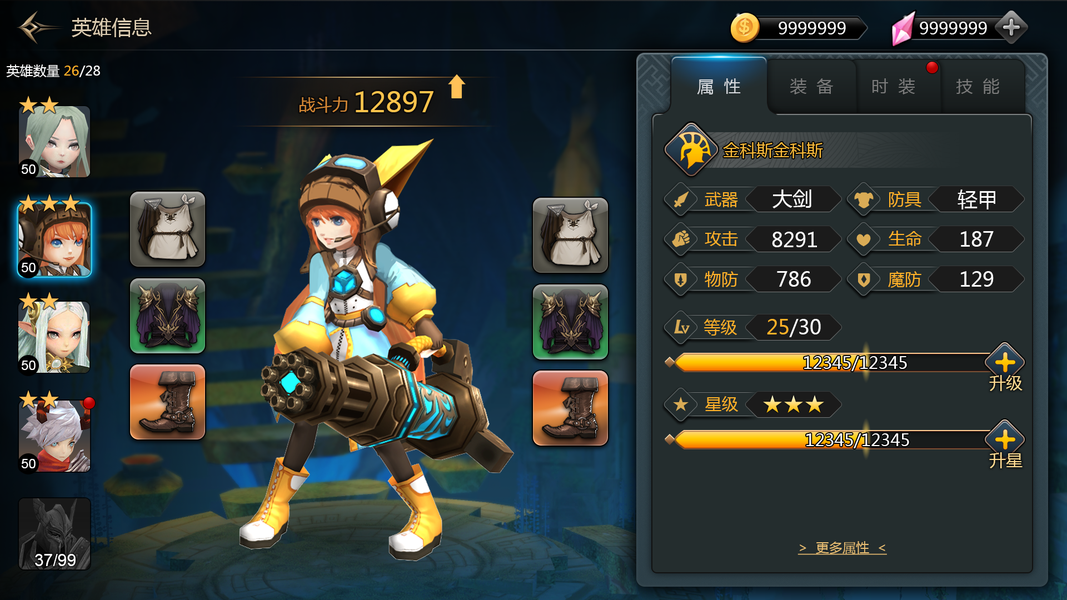The image size is (1067, 600).
Task: Add more pink gems with plus button
Action: pos(1011,28)
